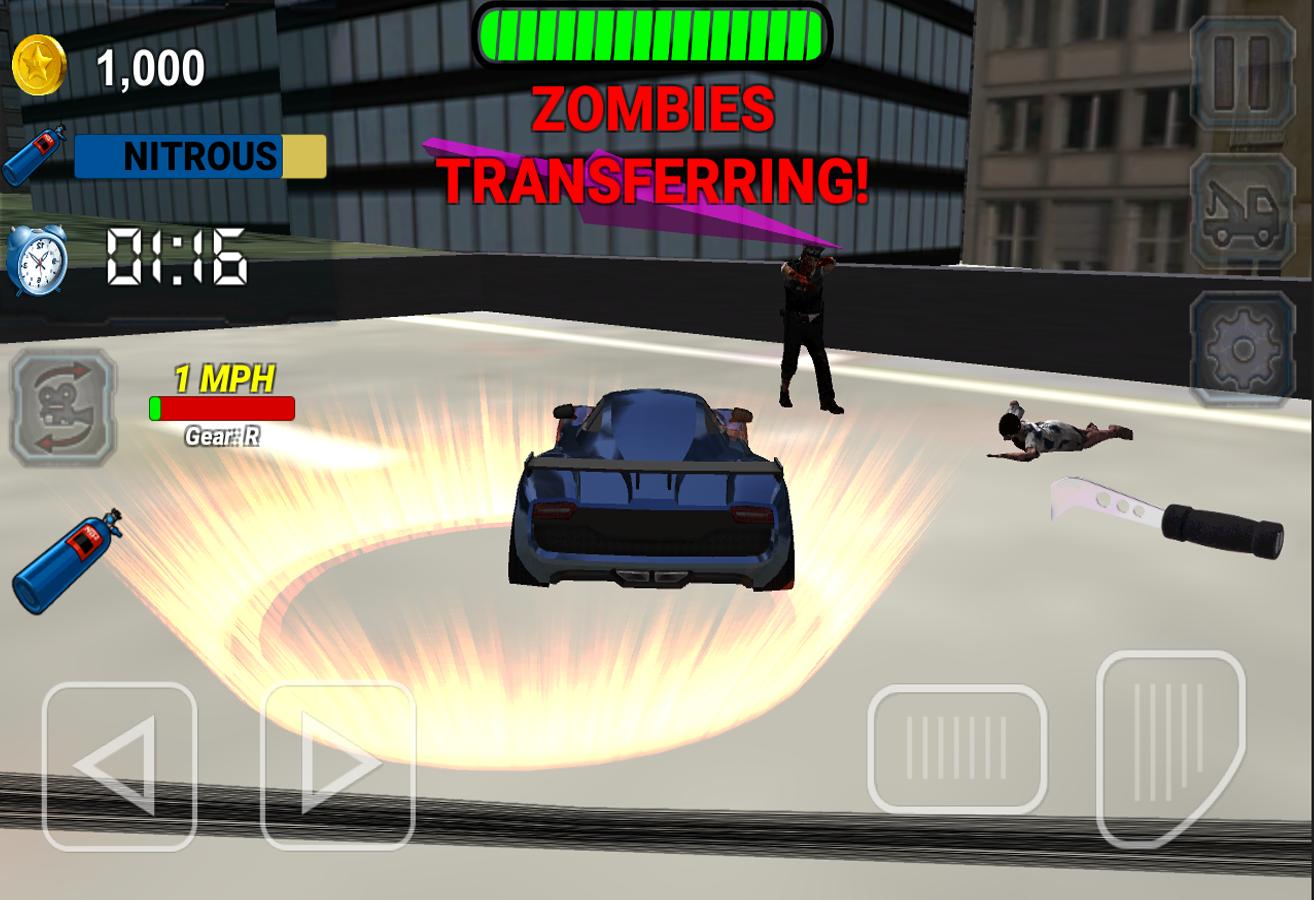
Task: Hit the wide brake pedal
Action: 957,748
